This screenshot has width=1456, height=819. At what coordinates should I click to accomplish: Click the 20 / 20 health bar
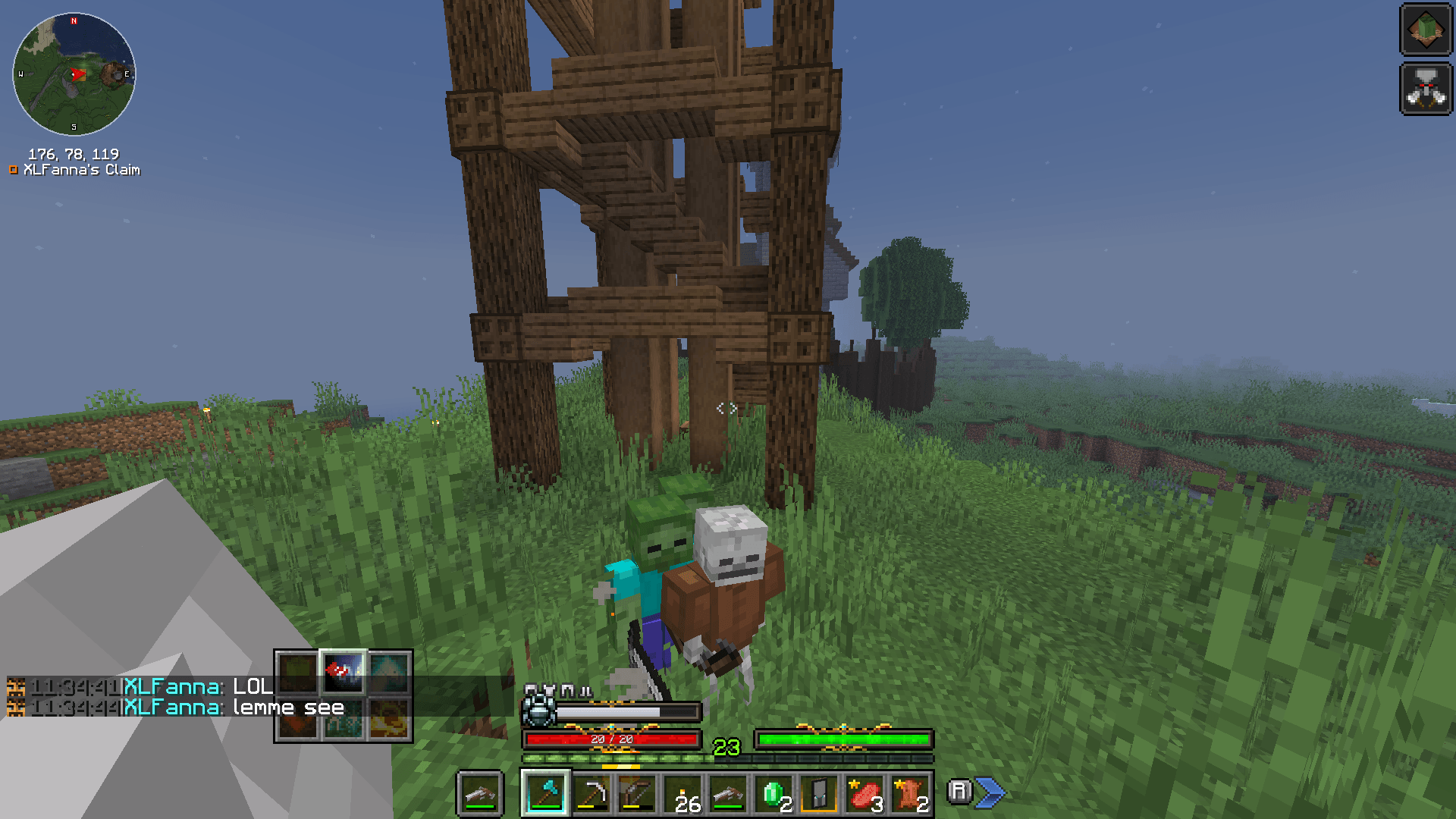(611, 737)
